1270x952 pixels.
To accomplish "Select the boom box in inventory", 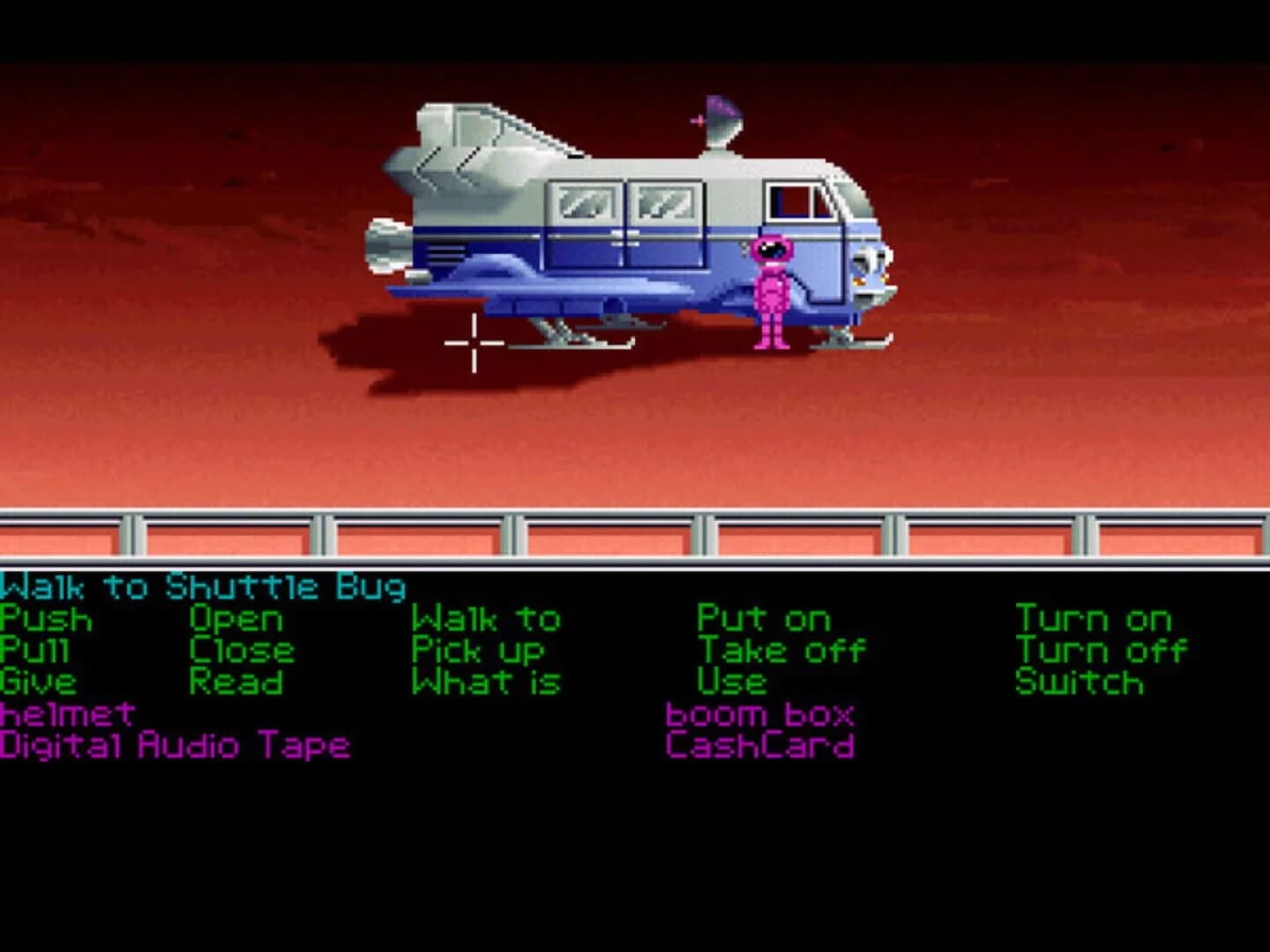I will (760, 714).
